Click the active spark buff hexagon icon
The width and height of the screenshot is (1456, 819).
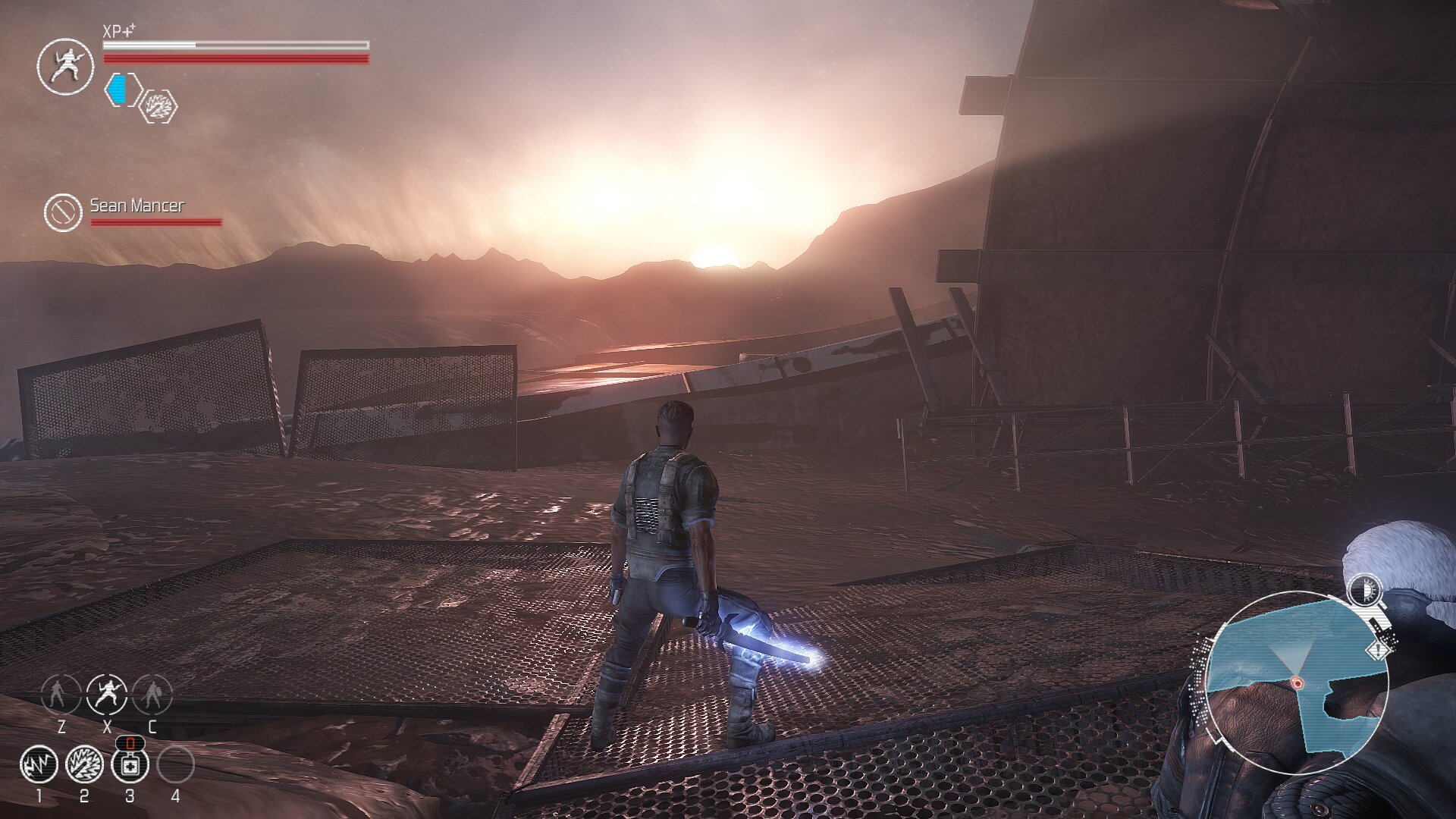point(159,106)
